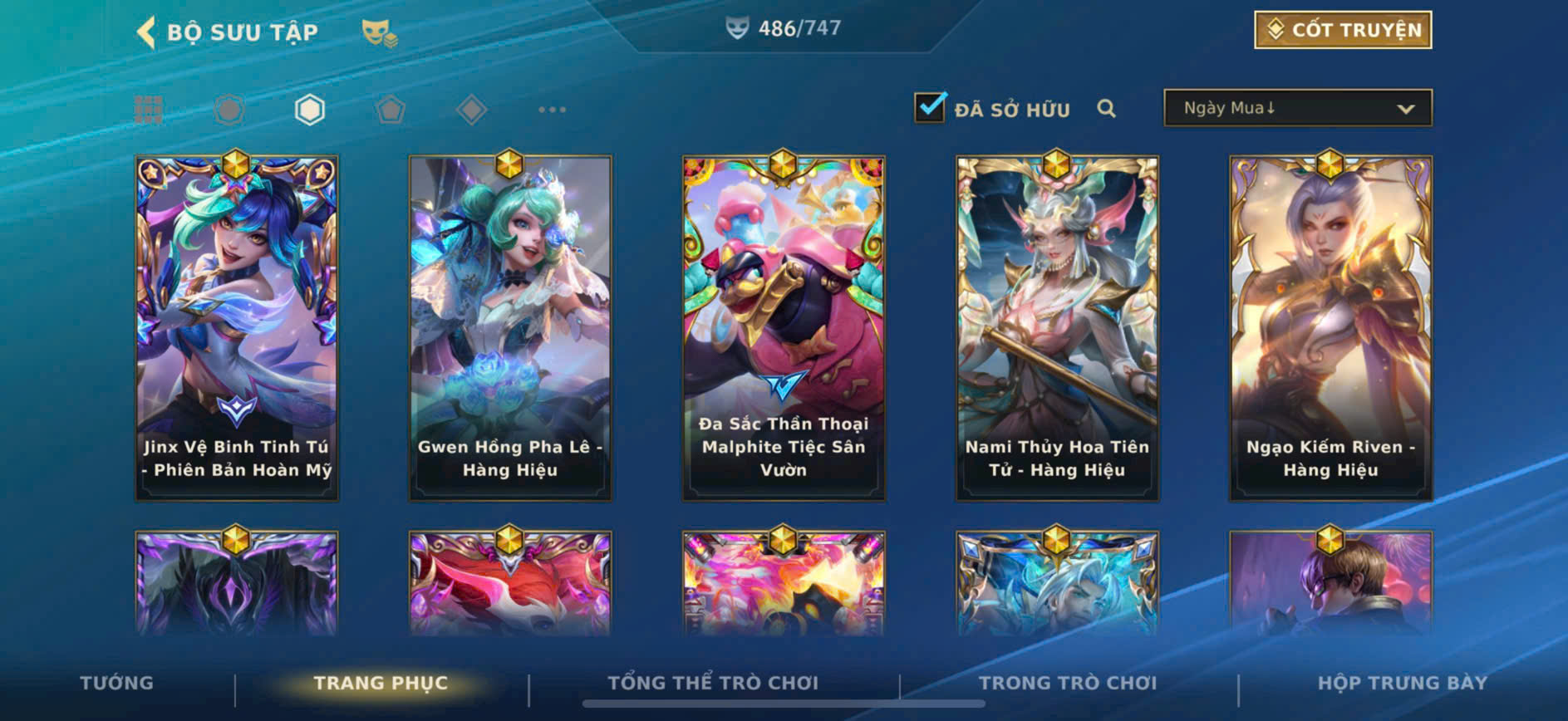View Nami Thủy Hoa Tiên Tử skin
This screenshot has height=721, width=1568.
(1057, 327)
